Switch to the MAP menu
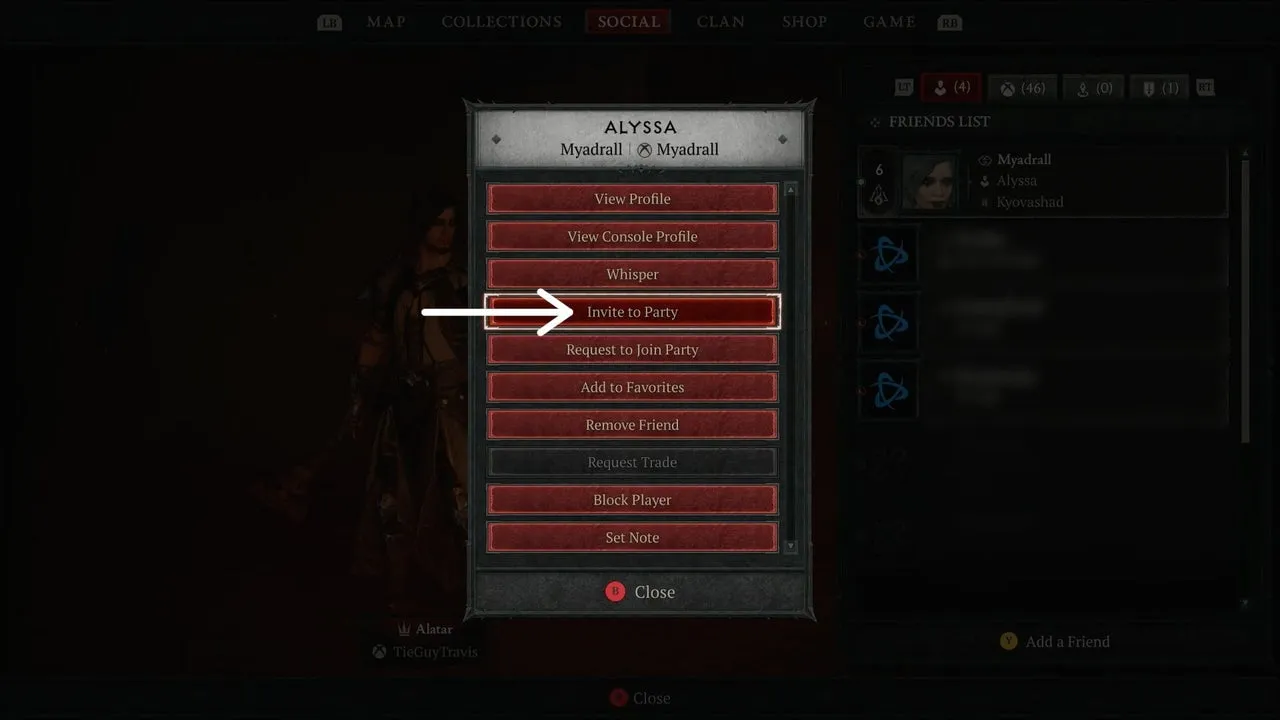Viewport: 1280px width, 720px height. 386,21
